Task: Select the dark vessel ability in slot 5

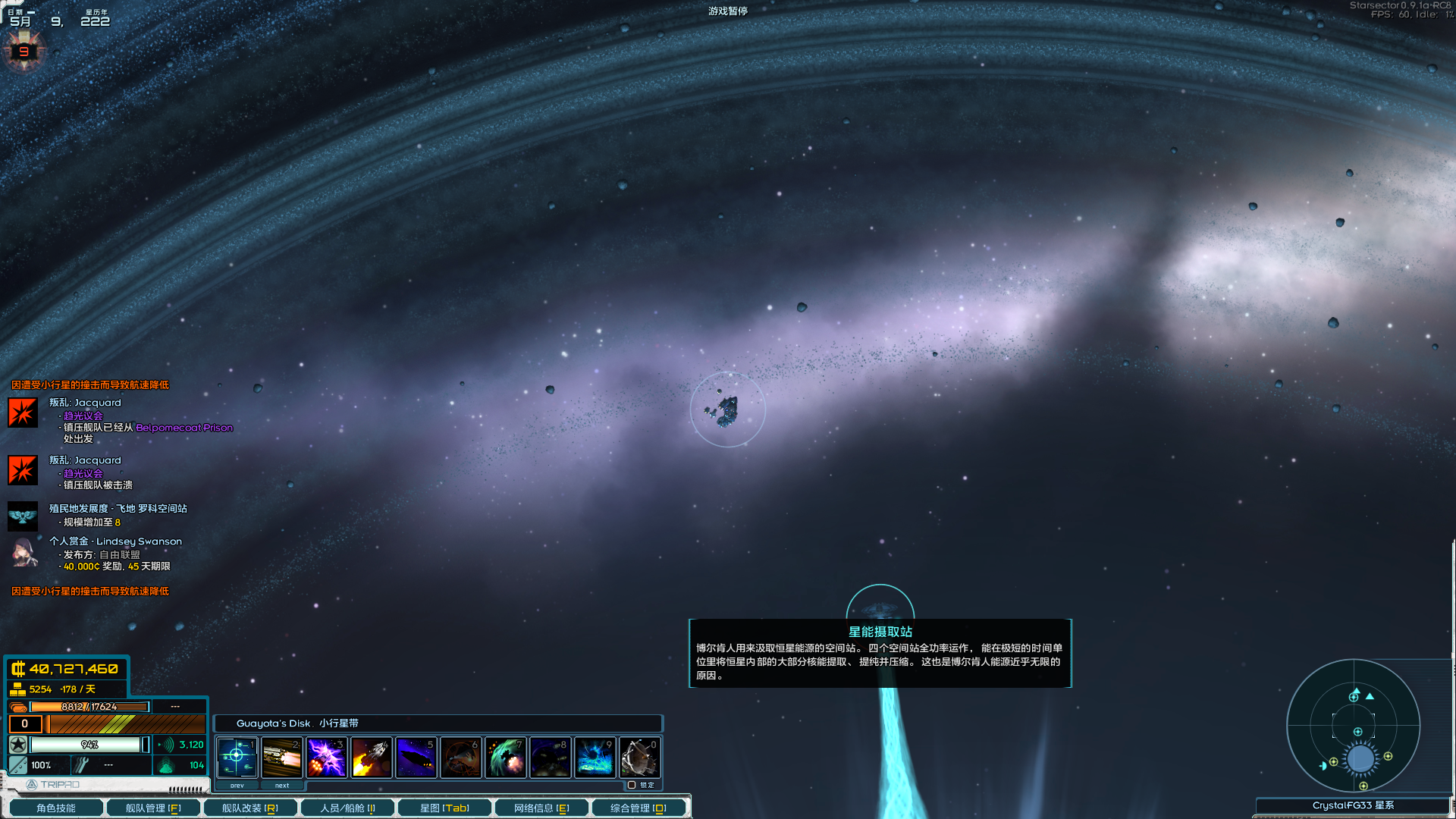Action: 416,758
